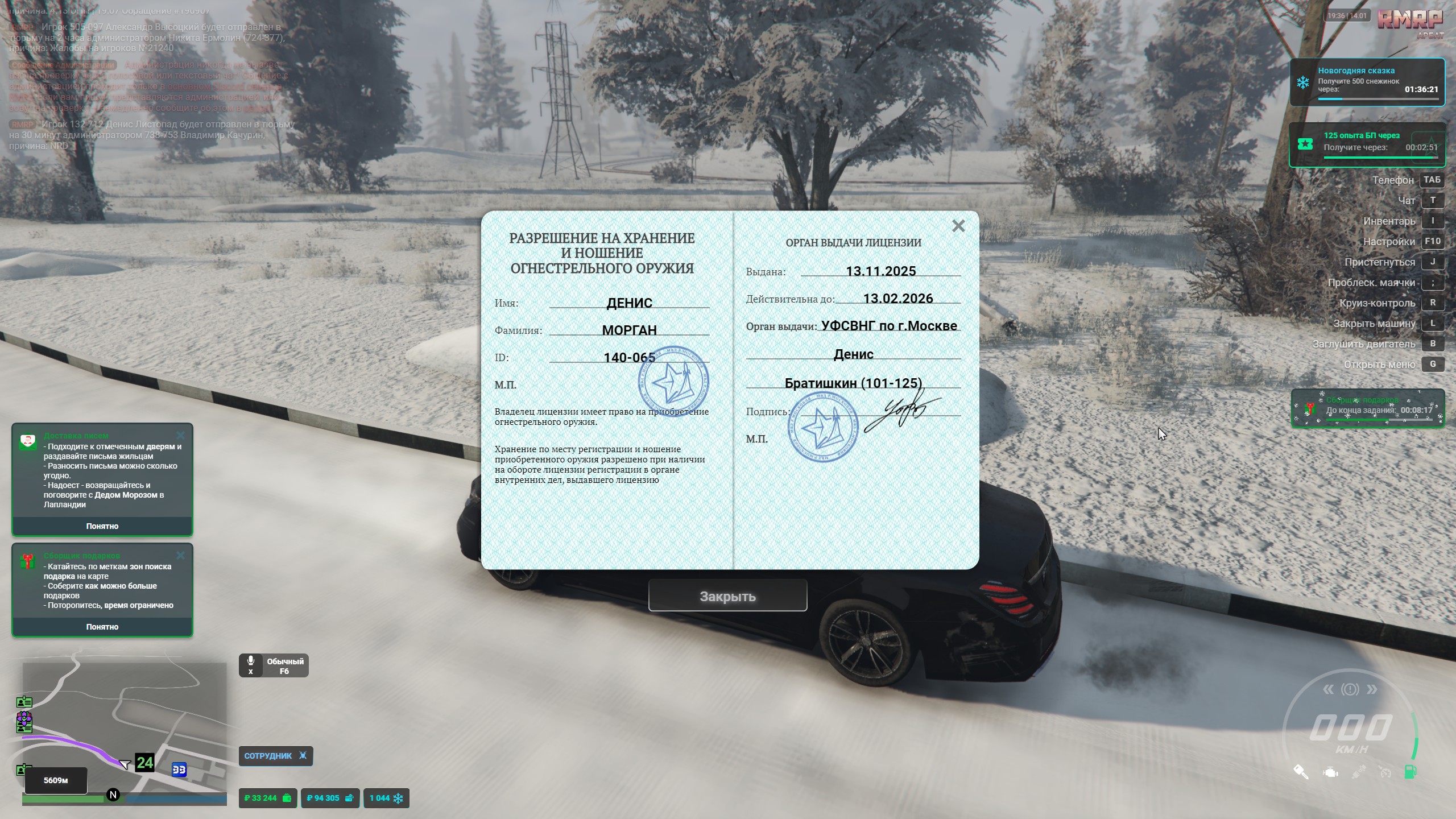The image size is (1456, 819).
Task: Open the snowflake currency counter 1 044
Action: click(x=386, y=798)
